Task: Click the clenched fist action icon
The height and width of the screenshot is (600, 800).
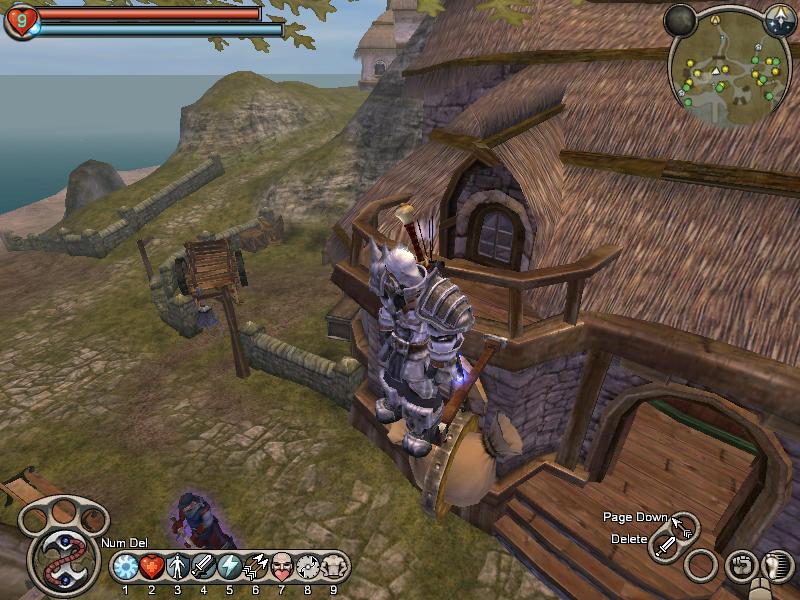Action: pos(739,566)
